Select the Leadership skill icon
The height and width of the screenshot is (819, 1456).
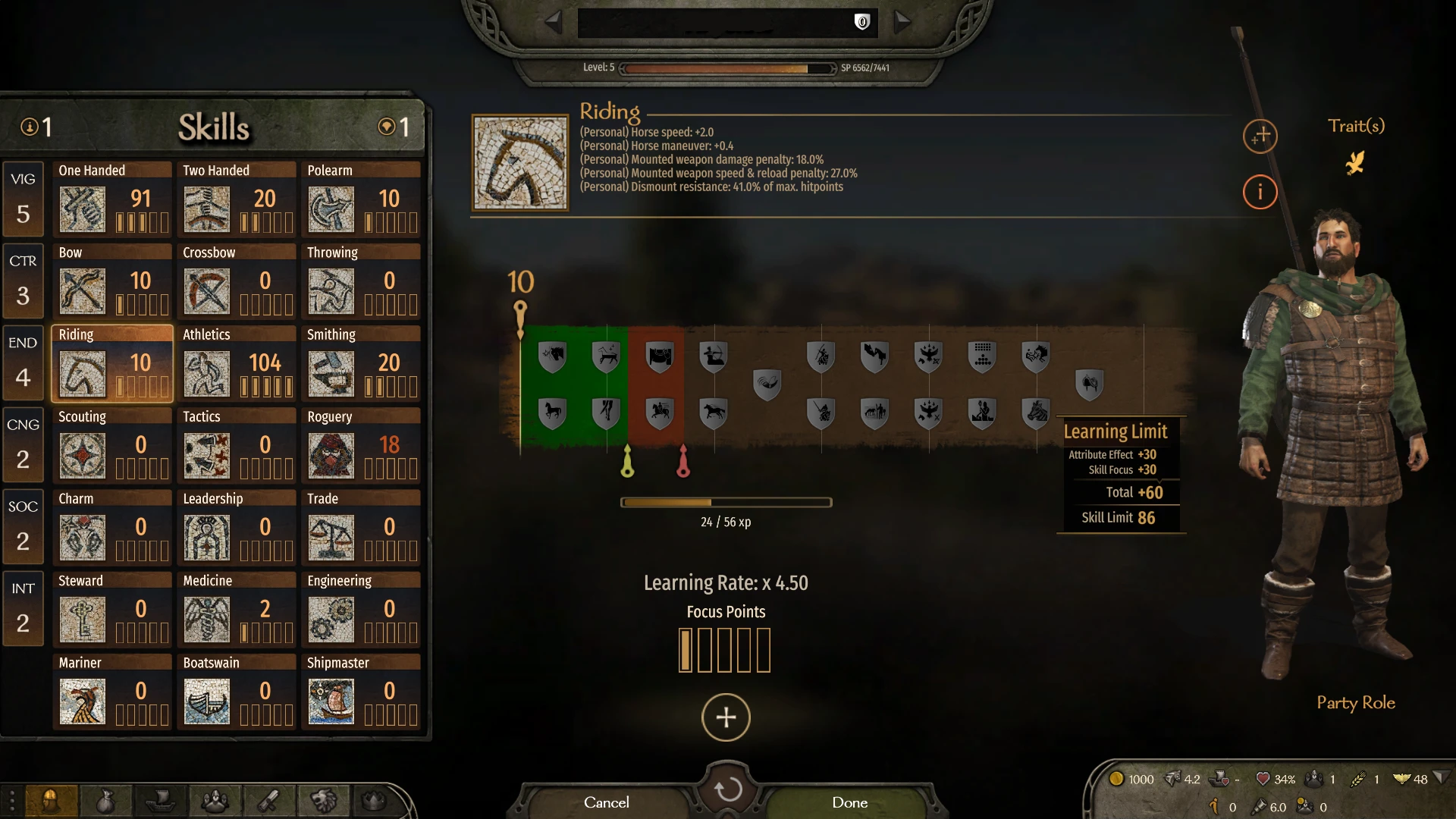[206, 537]
